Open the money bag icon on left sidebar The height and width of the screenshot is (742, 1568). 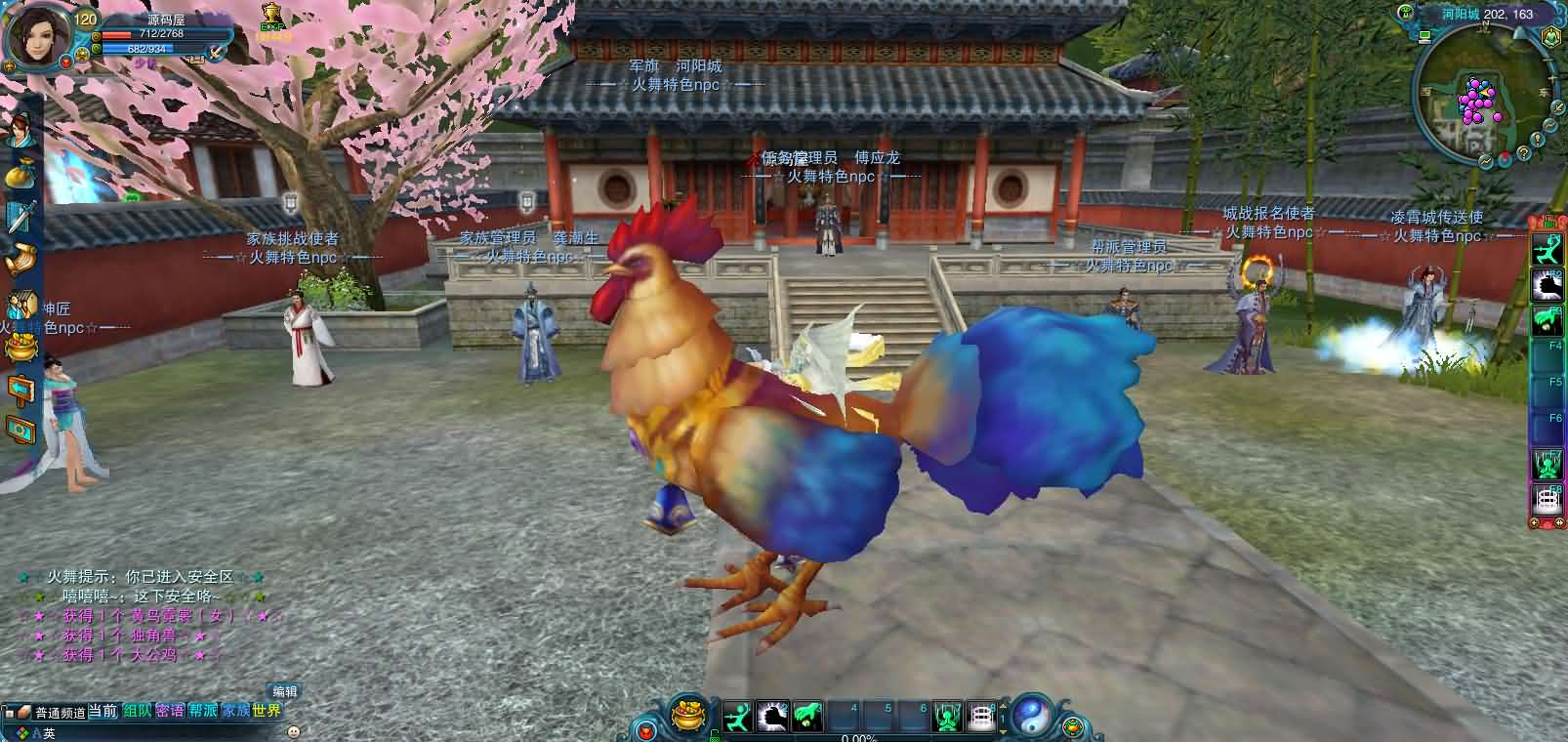(x=20, y=176)
